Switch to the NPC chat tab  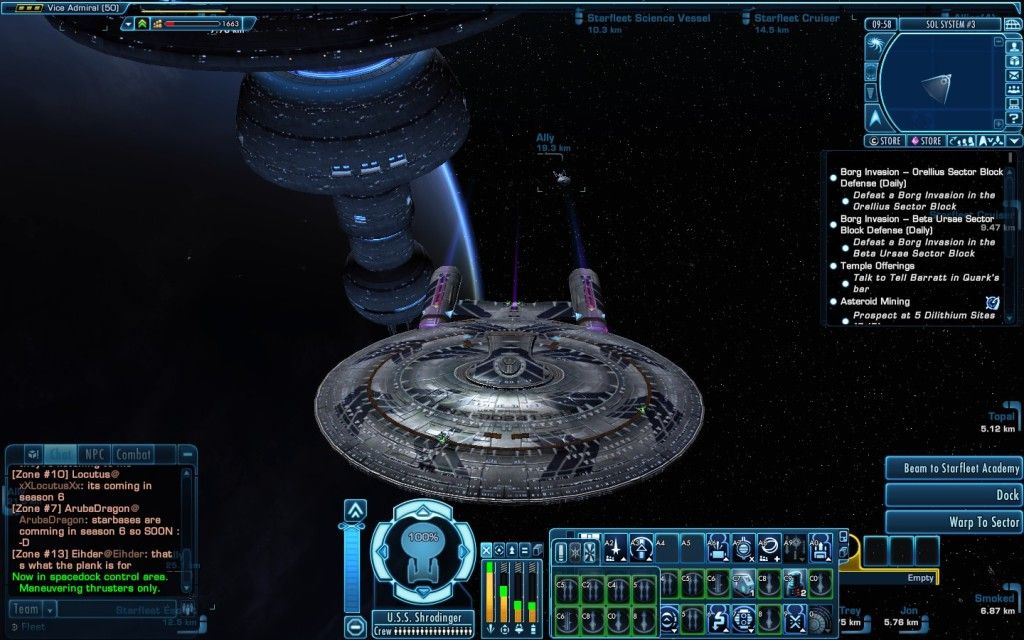[95, 454]
